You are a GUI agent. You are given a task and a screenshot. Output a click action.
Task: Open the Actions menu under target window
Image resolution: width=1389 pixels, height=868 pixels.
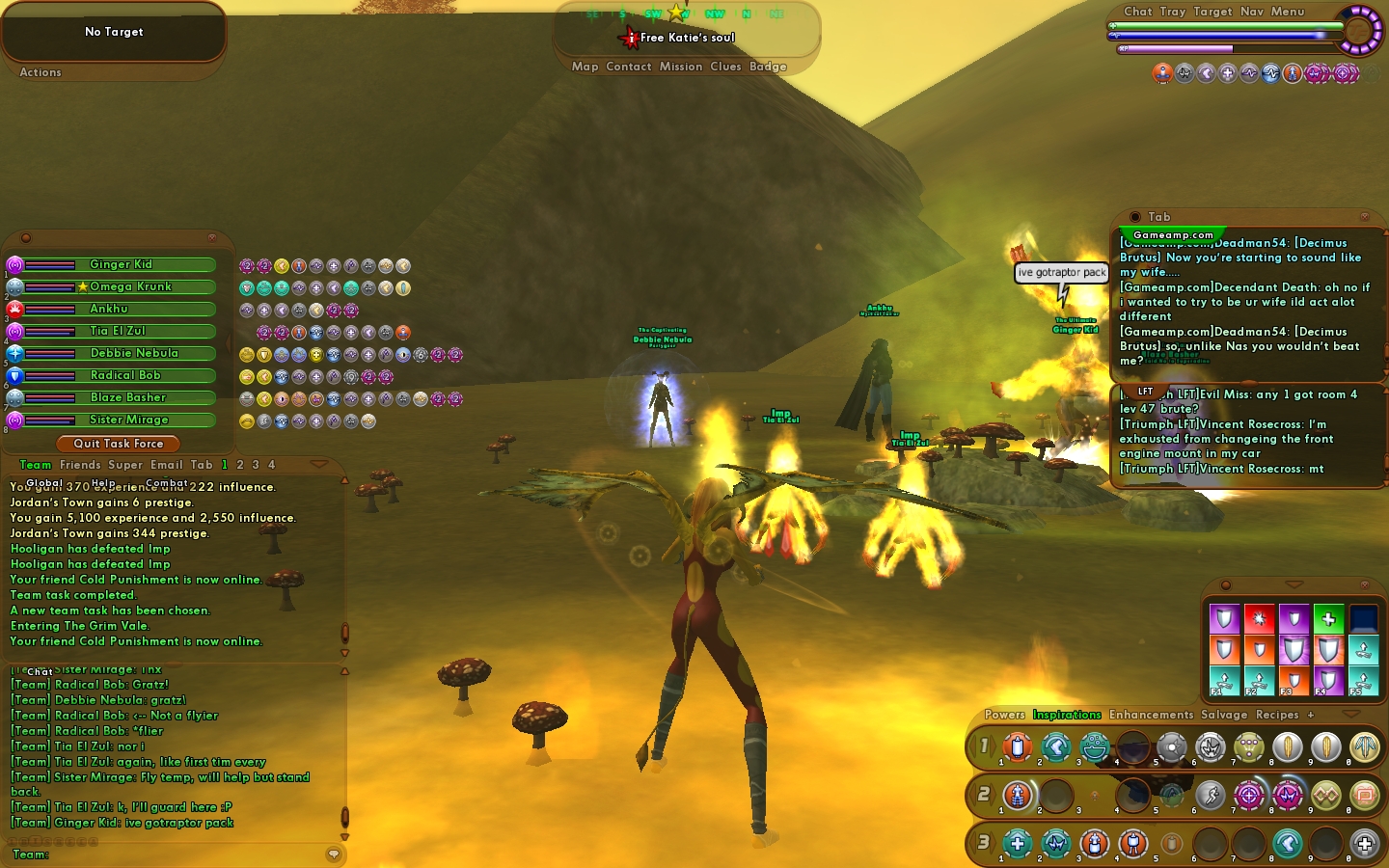pos(41,72)
